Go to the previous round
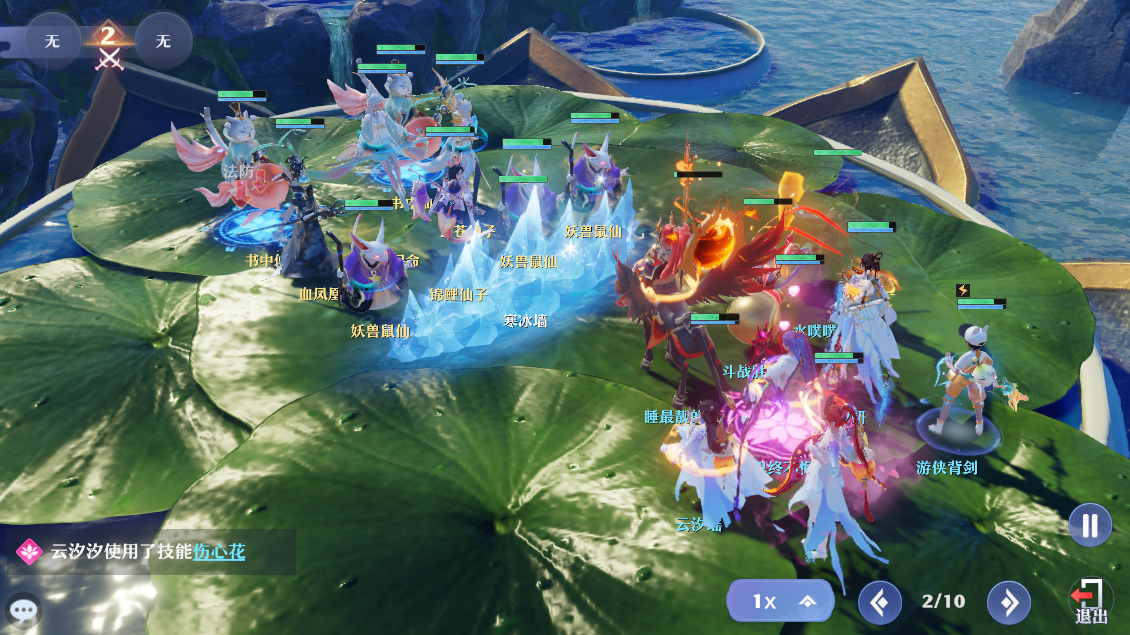The height and width of the screenshot is (635, 1130). (x=879, y=602)
